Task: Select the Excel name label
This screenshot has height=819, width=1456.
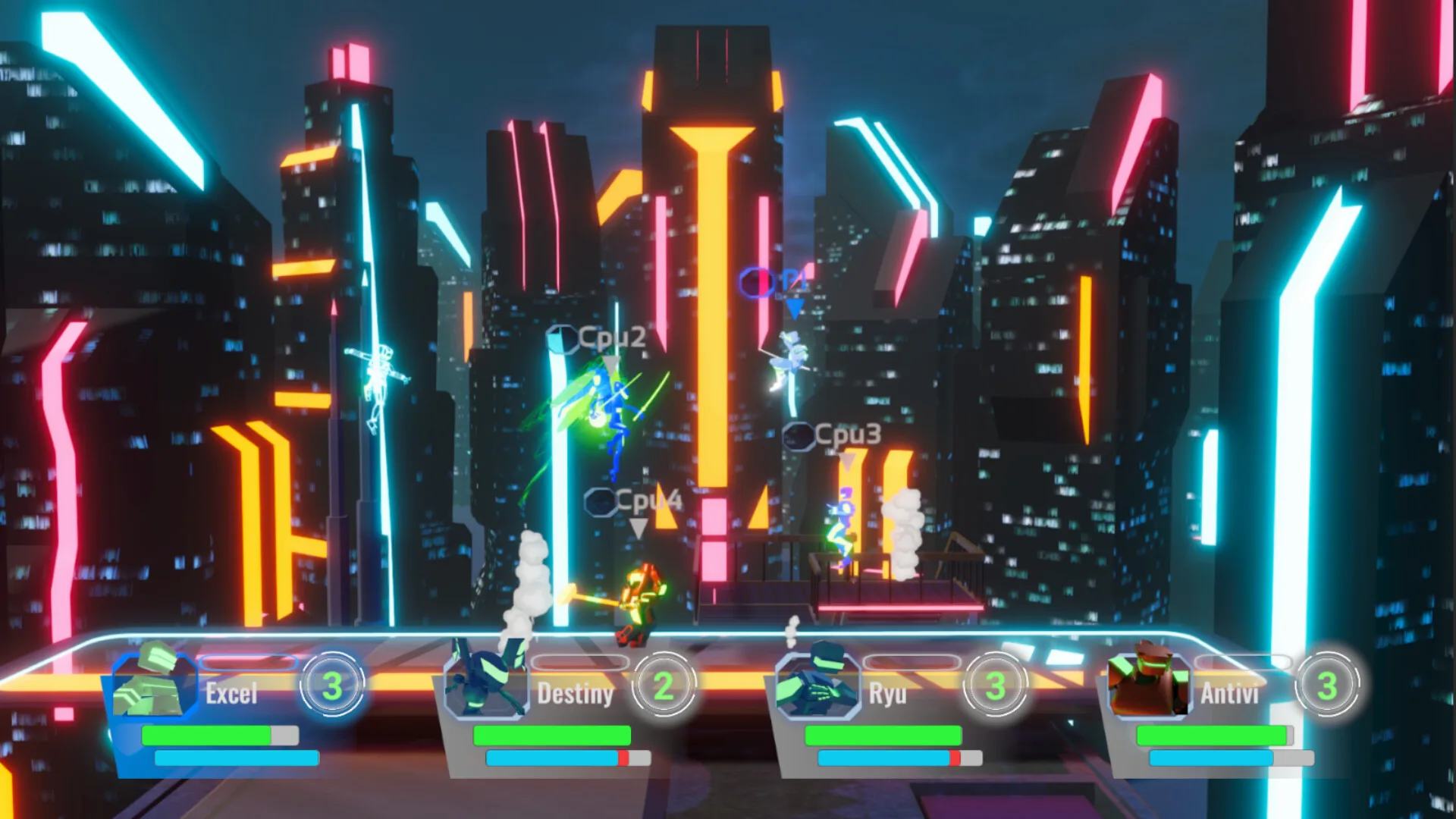Action: coord(231,695)
